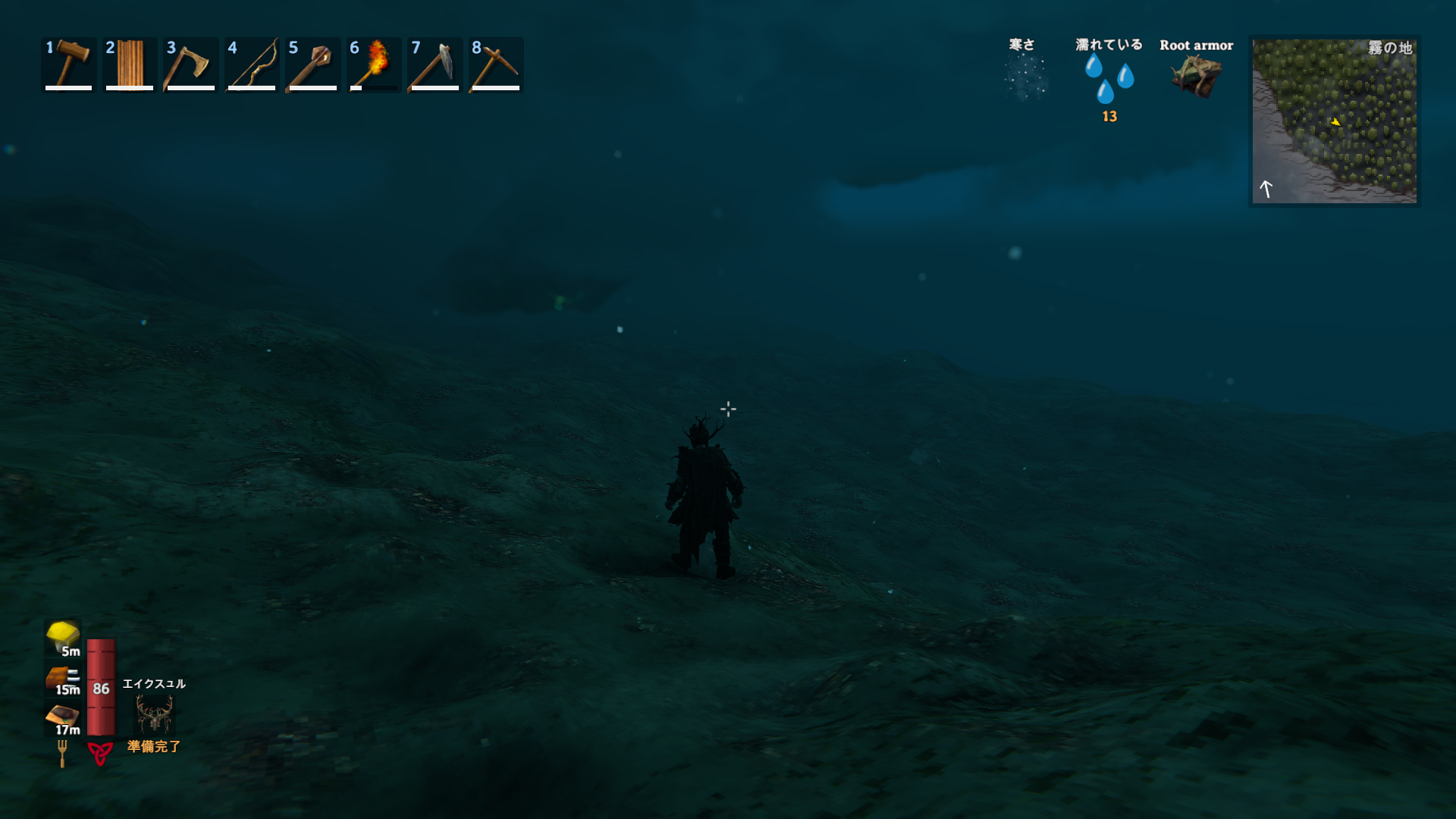Image resolution: width=1456 pixels, height=819 pixels.
Task: Select the hammer in hotbar slot 1
Action: (69, 64)
